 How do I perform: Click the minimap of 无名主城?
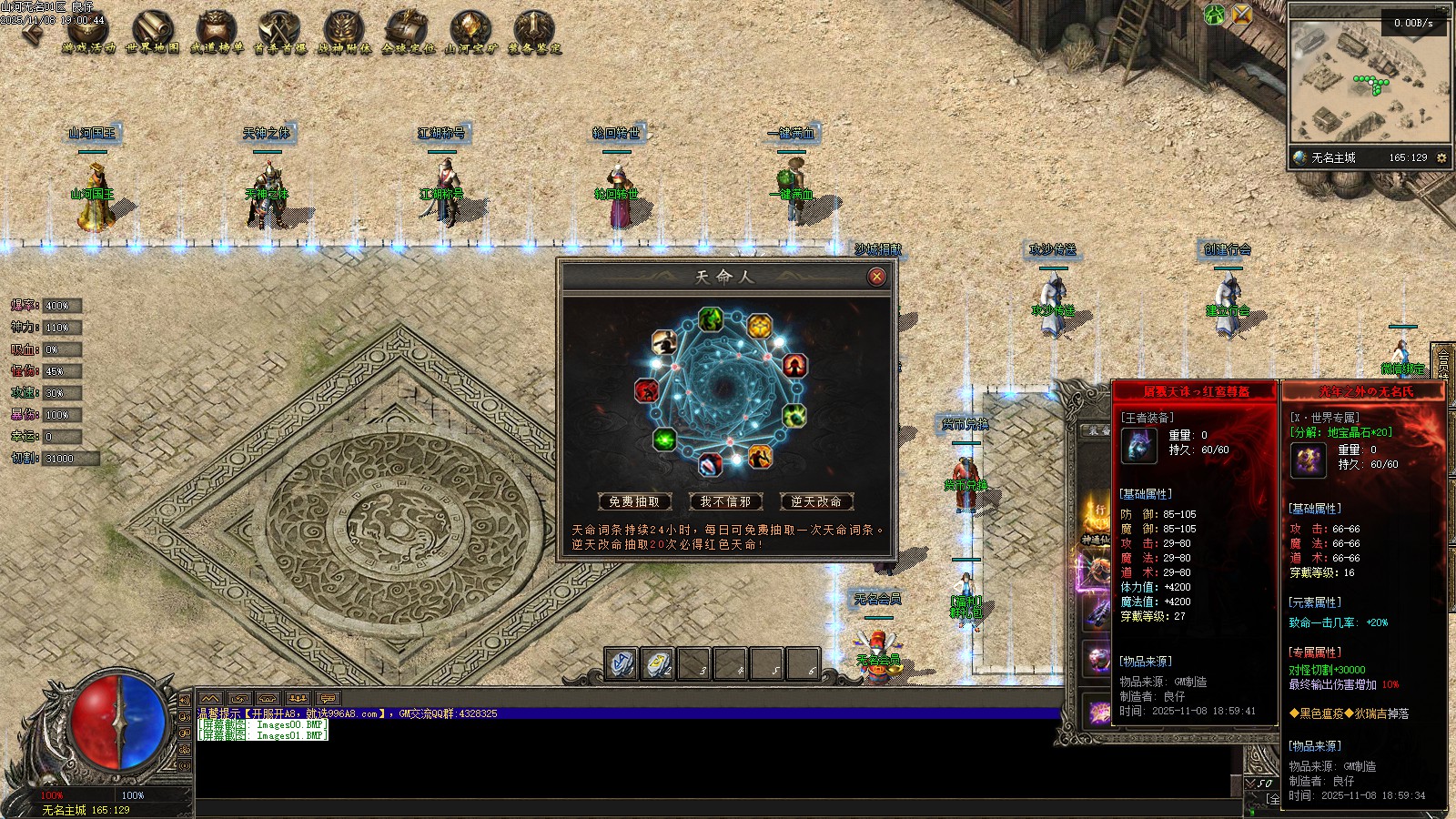click(x=1369, y=80)
